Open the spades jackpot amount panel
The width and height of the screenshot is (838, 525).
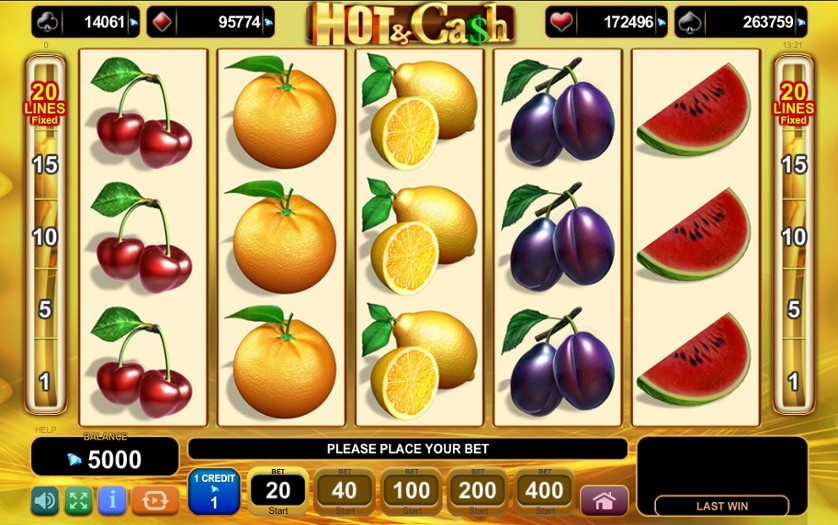point(741,21)
